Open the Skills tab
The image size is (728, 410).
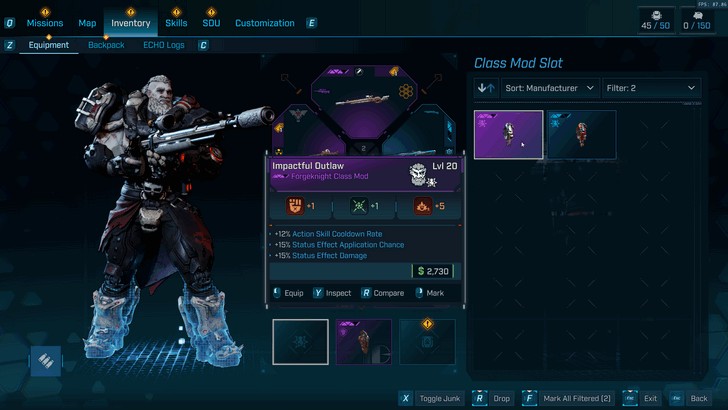pyautogui.click(x=176, y=23)
